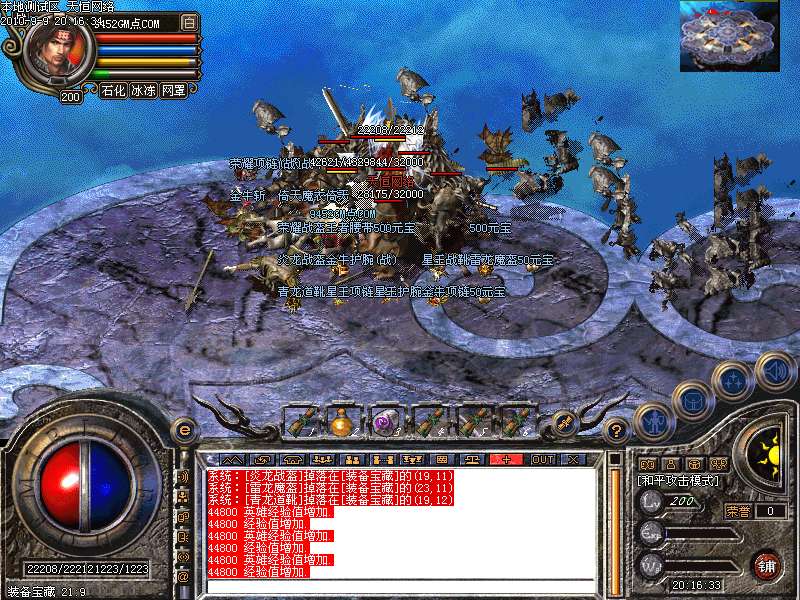This screenshot has height=600, width=800.
Task: Change the 和平攻击模式 attack mode
Action: click(x=680, y=480)
